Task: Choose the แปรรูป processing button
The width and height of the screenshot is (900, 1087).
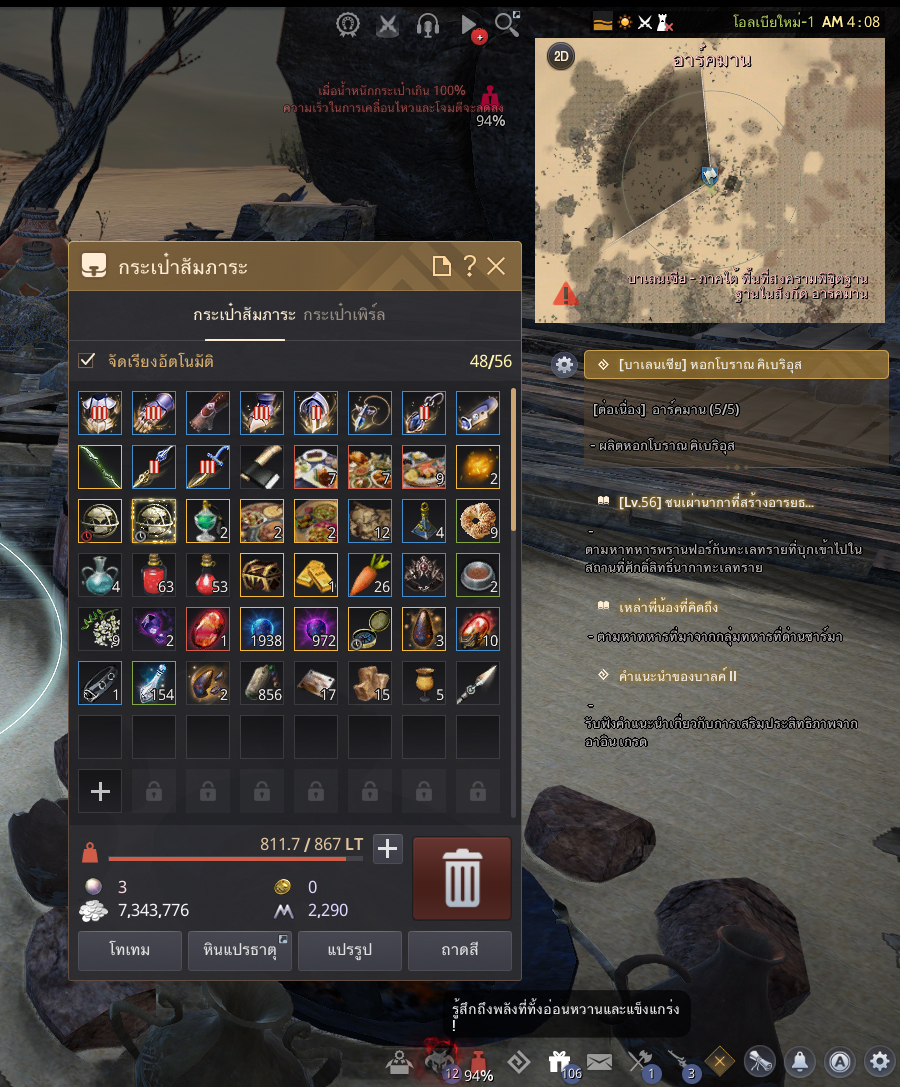Action: 349,950
